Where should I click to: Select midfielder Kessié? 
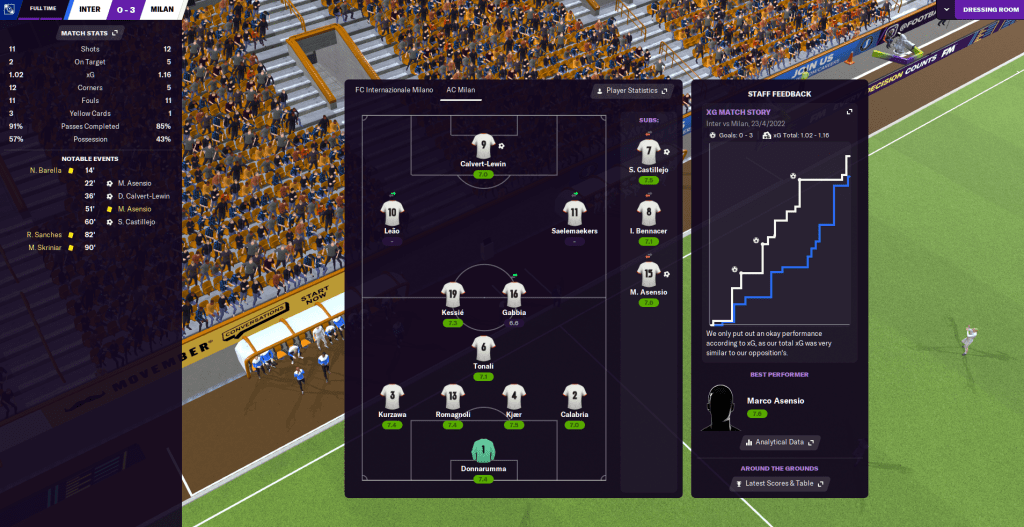[x=452, y=295]
